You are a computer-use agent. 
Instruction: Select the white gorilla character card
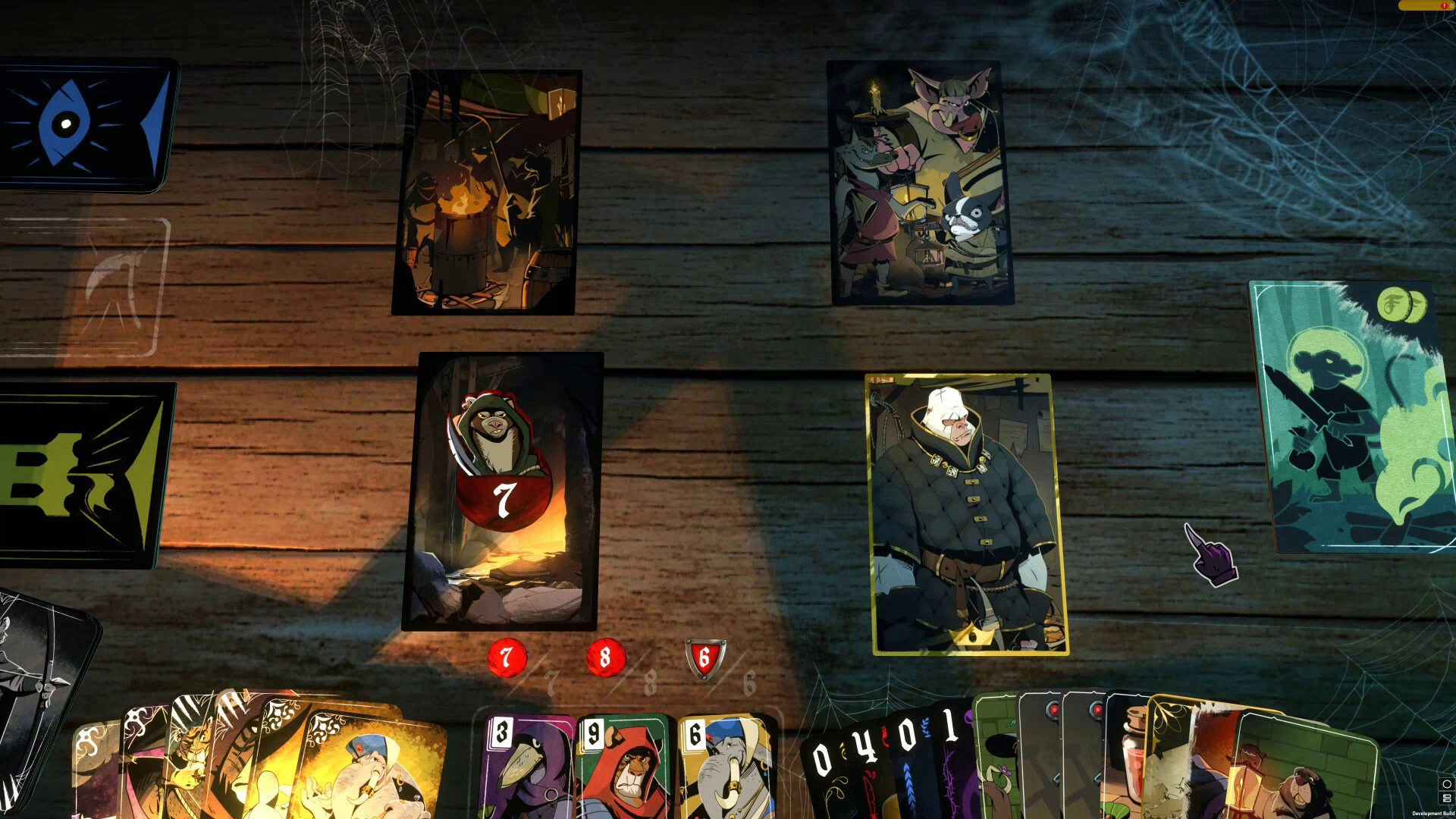coord(965,514)
